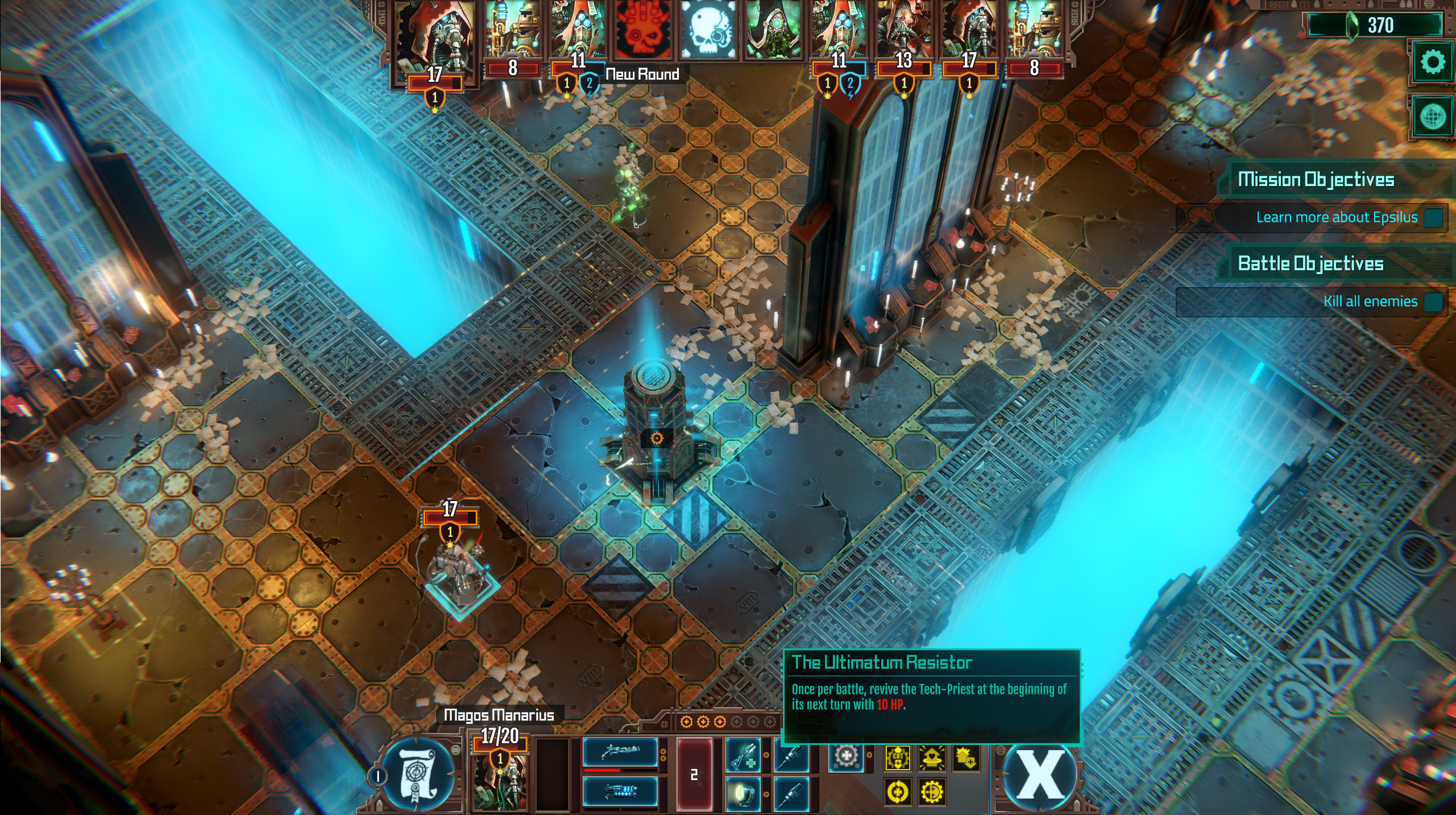The width and height of the screenshot is (1456, 815).
Task: Select the upper rifle weapon slot
Action: click(x=620, y=751)
